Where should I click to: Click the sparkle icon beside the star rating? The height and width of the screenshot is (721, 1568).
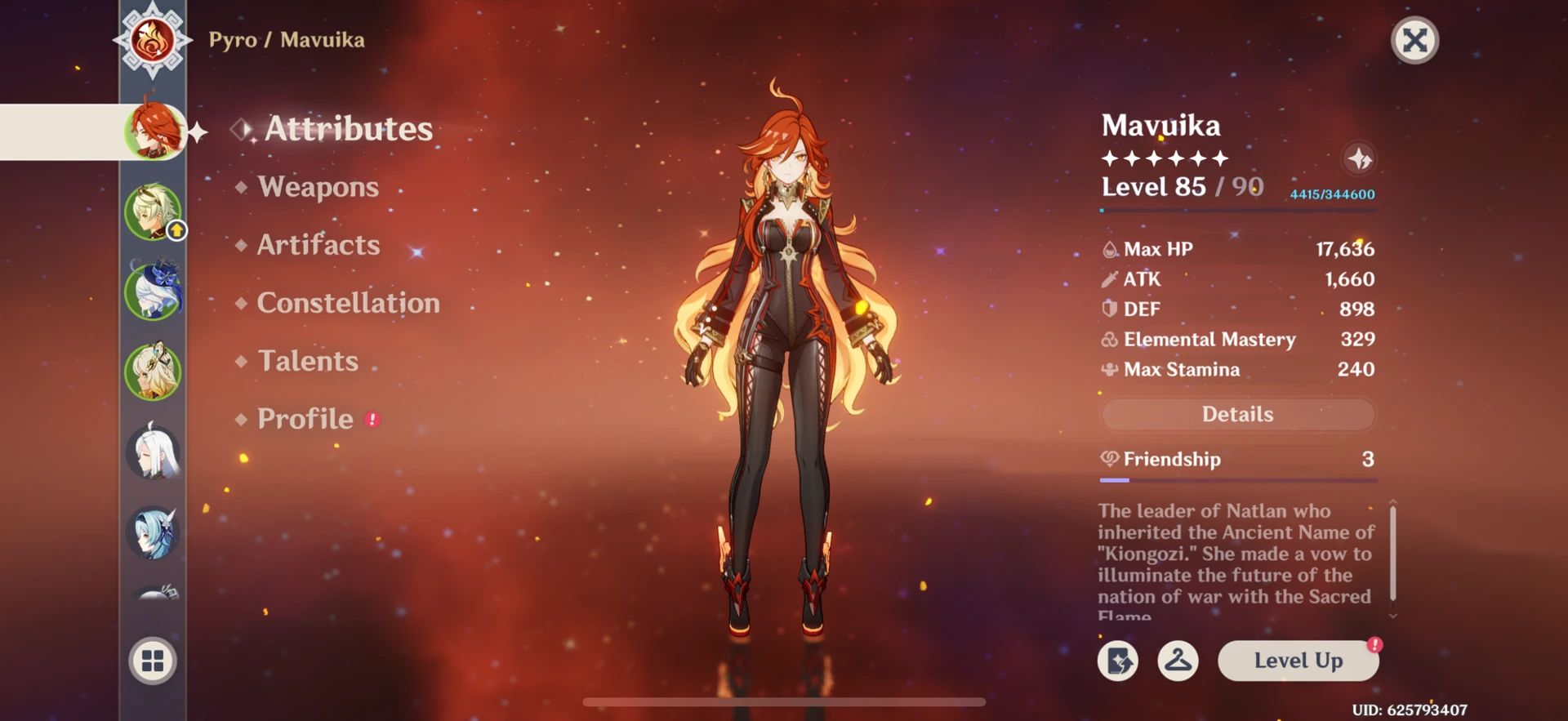1359,159
